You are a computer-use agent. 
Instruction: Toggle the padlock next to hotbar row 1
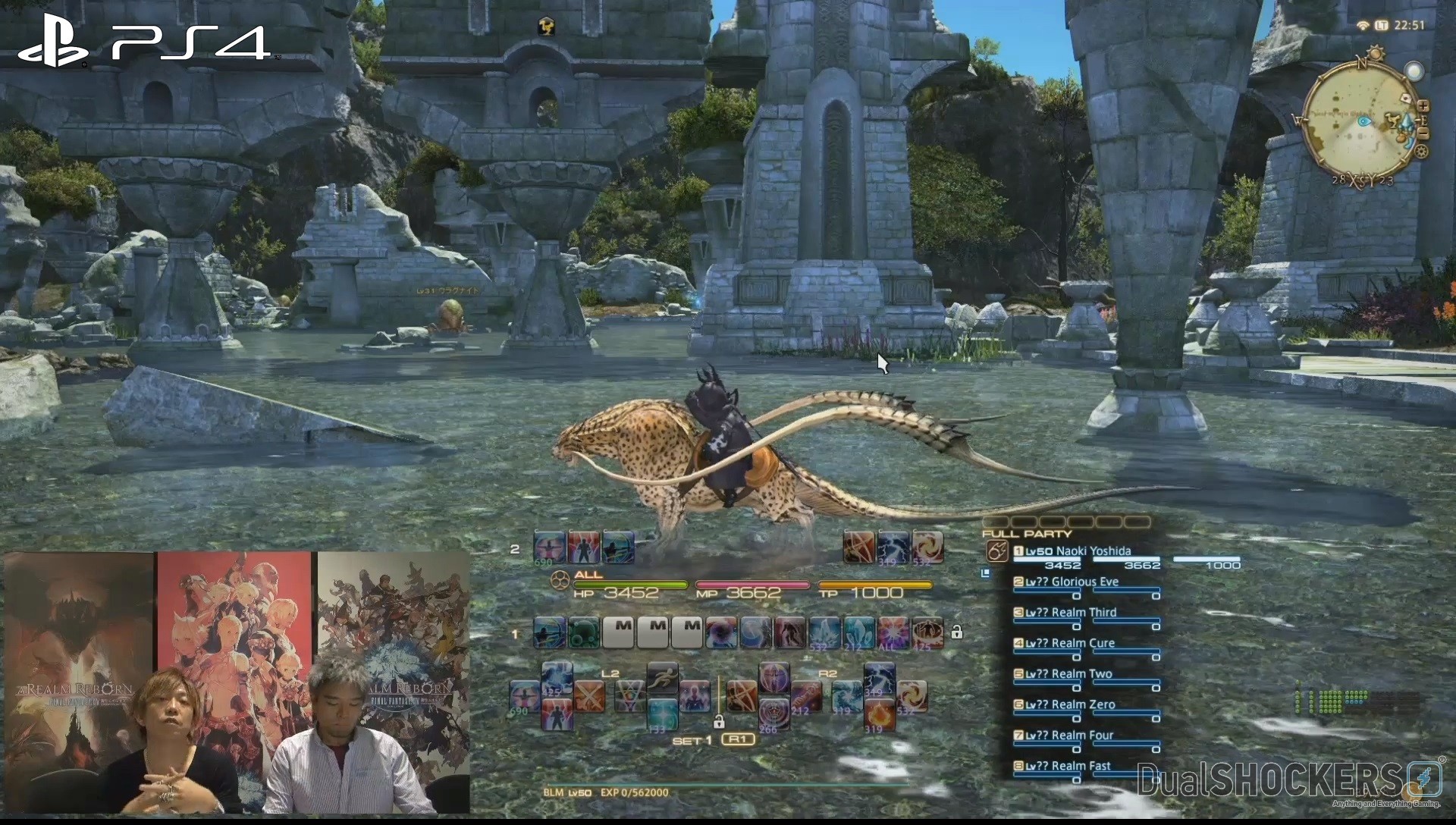(x=958, y=632)
